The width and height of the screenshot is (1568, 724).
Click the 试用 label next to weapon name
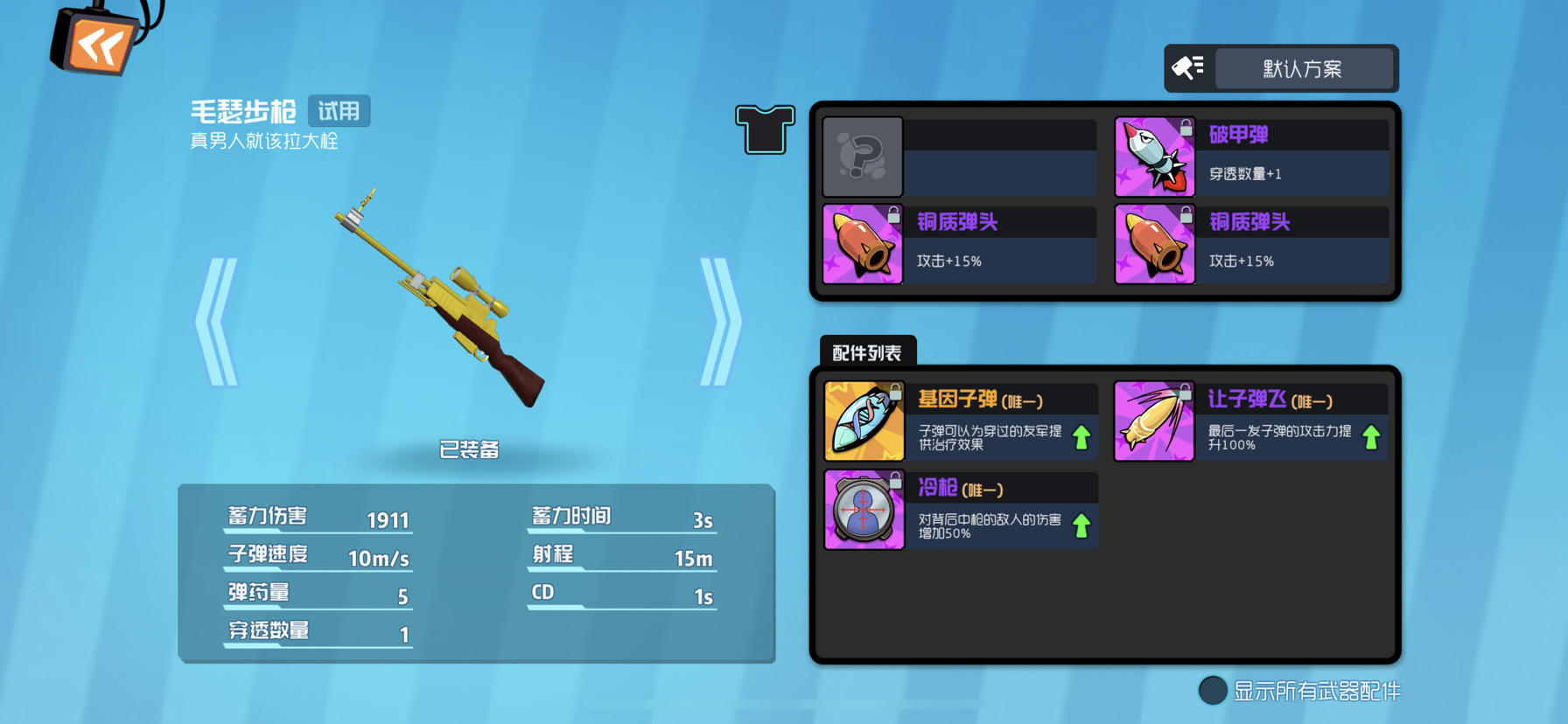[x=341, y=111]
